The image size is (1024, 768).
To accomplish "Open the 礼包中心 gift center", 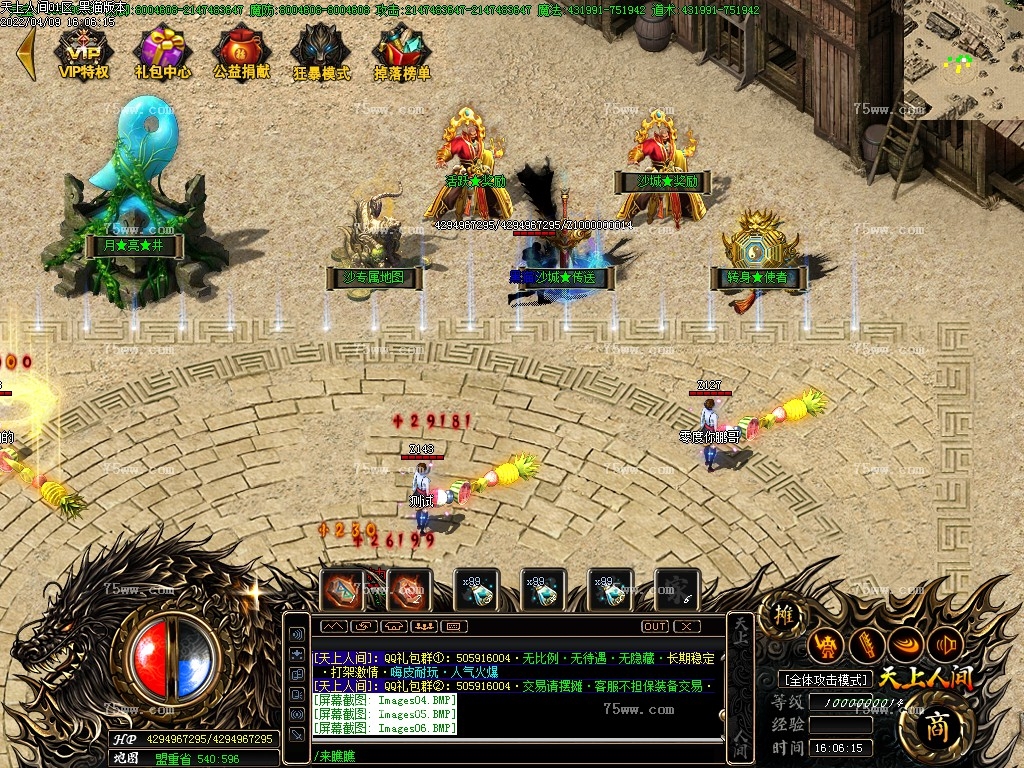I will point(162,51).
